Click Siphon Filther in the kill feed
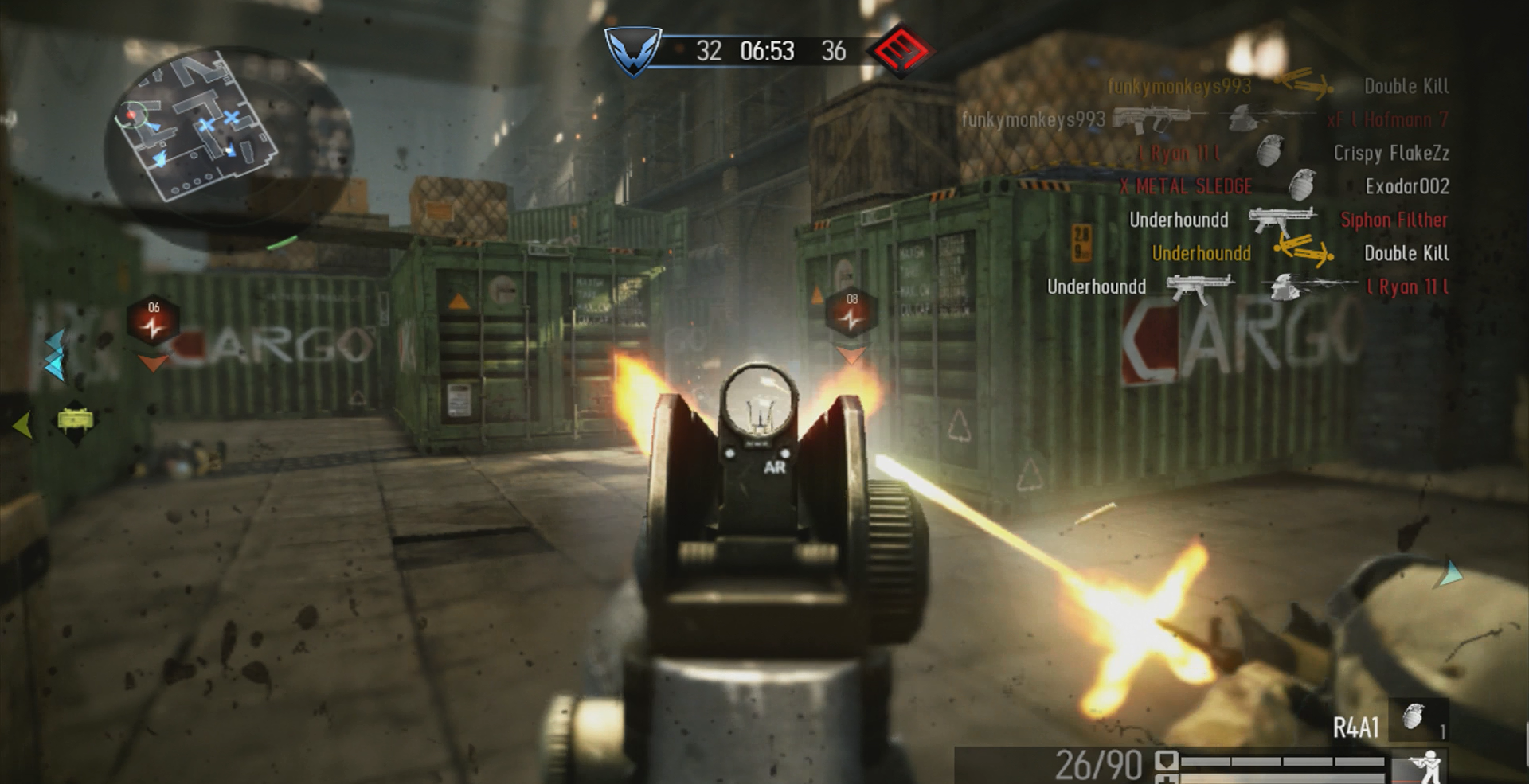 pos(1394,220)
